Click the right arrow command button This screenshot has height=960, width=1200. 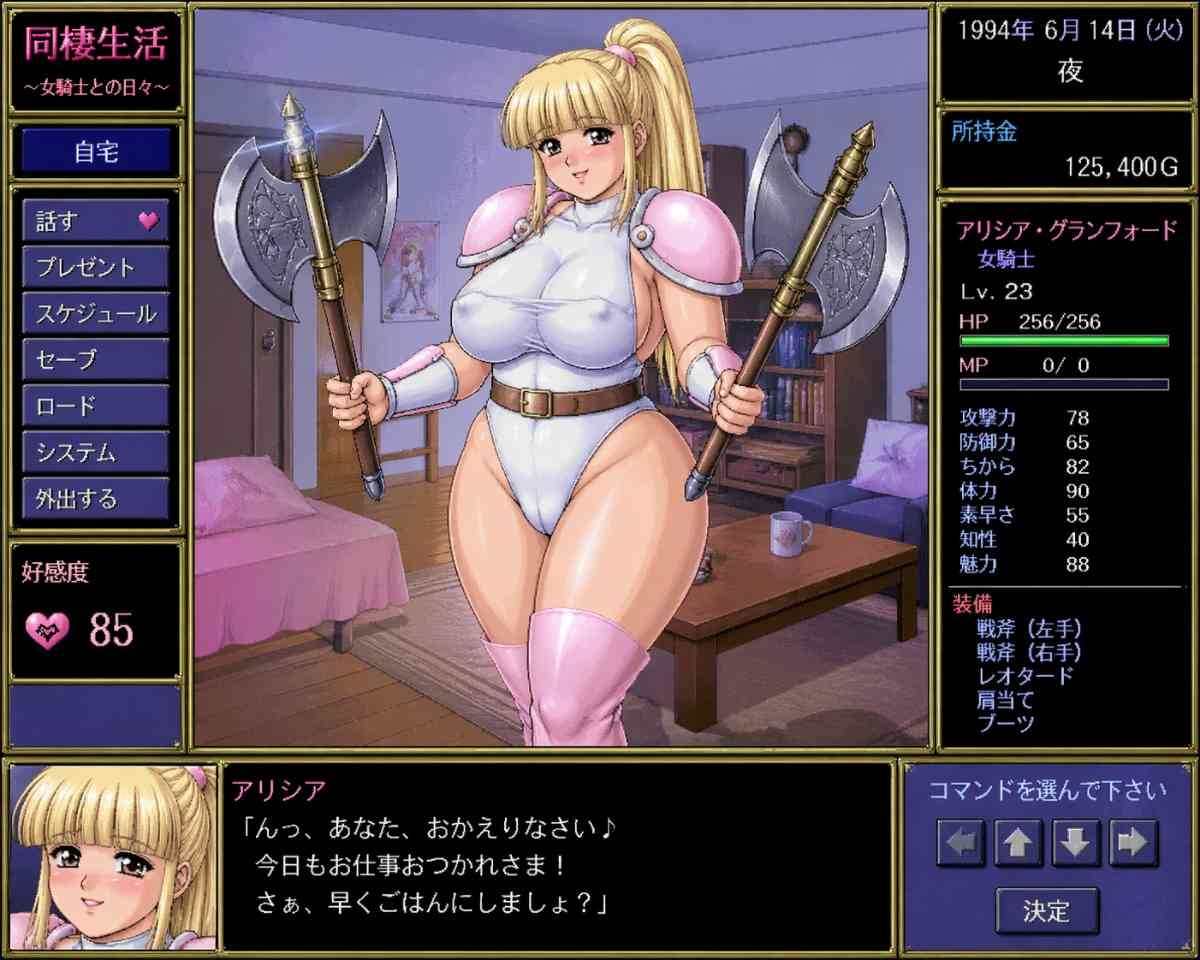(1133, 843)
